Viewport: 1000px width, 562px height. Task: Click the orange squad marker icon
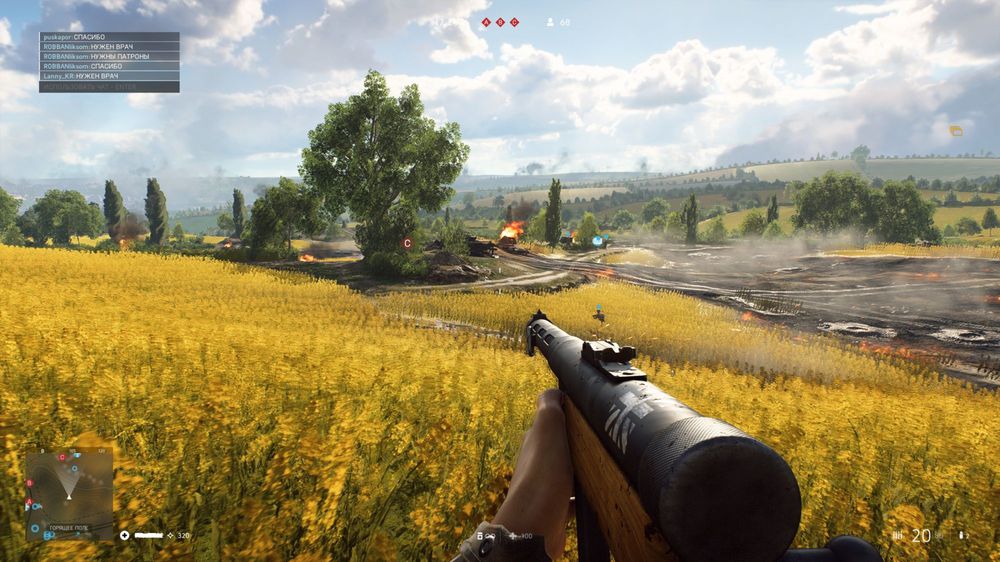[x=955, y=131]
